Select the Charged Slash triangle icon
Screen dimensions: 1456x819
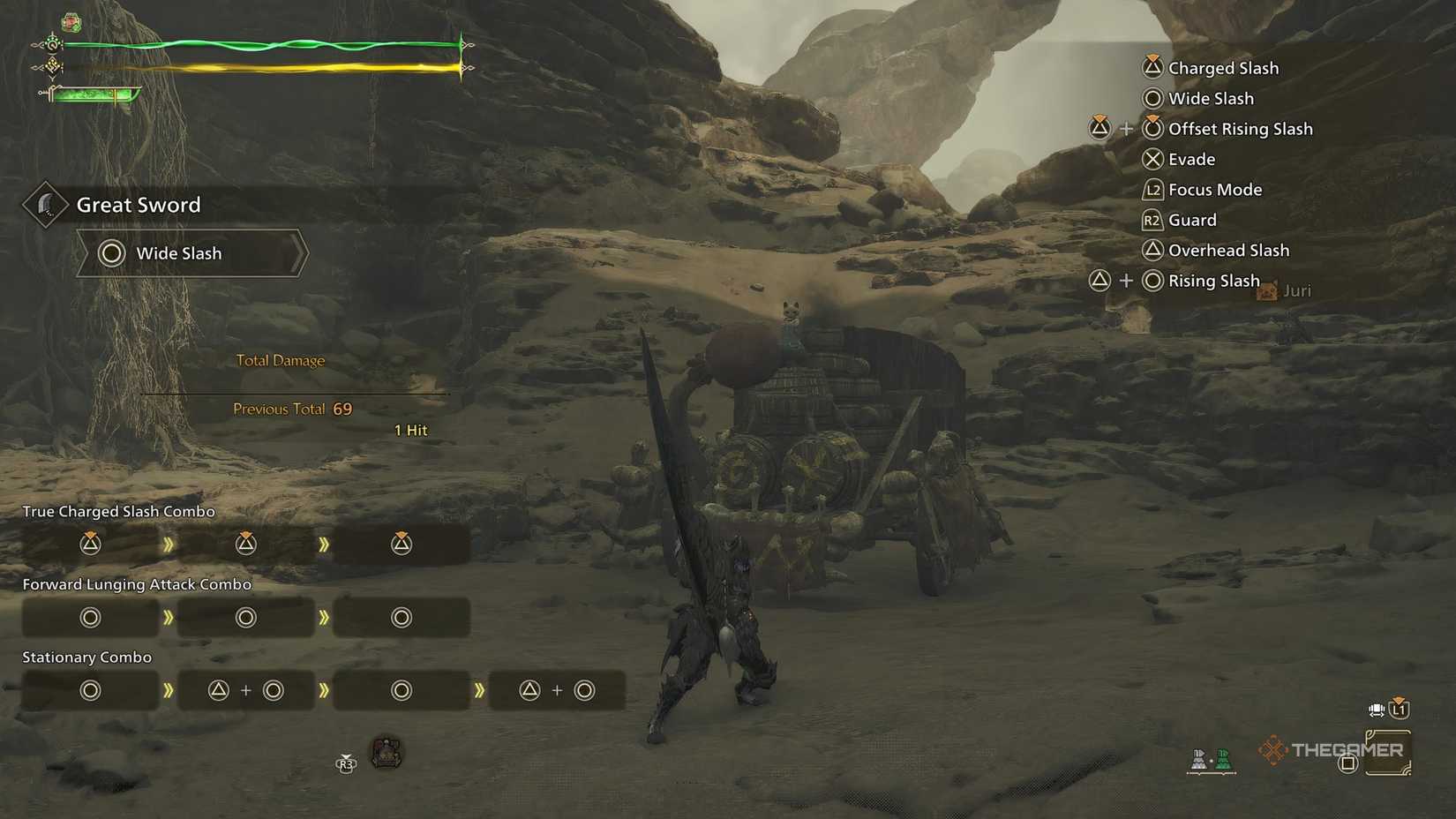click(1152, 67)
